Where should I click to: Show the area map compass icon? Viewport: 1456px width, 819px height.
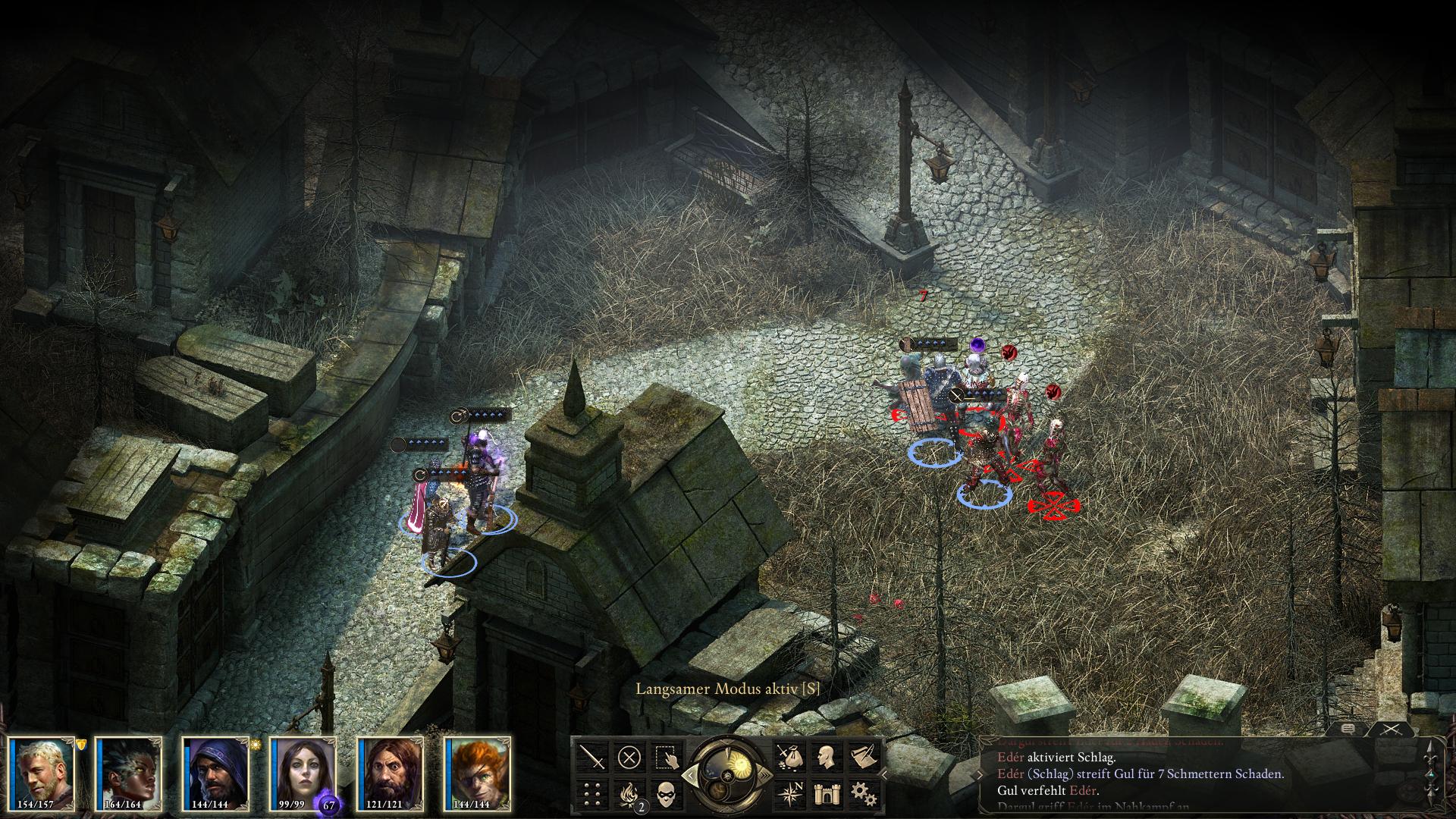(x=789, y=793)
